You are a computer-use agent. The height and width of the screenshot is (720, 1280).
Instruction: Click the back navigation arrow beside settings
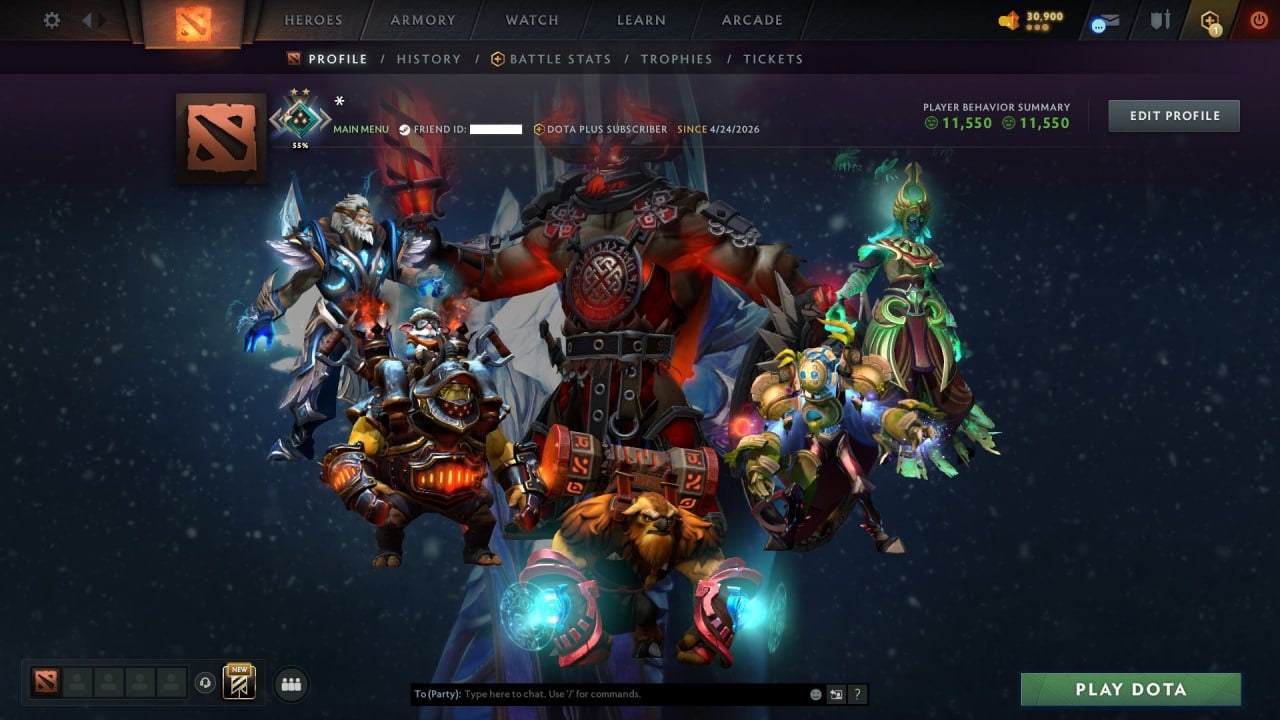(x=88, y=19)
